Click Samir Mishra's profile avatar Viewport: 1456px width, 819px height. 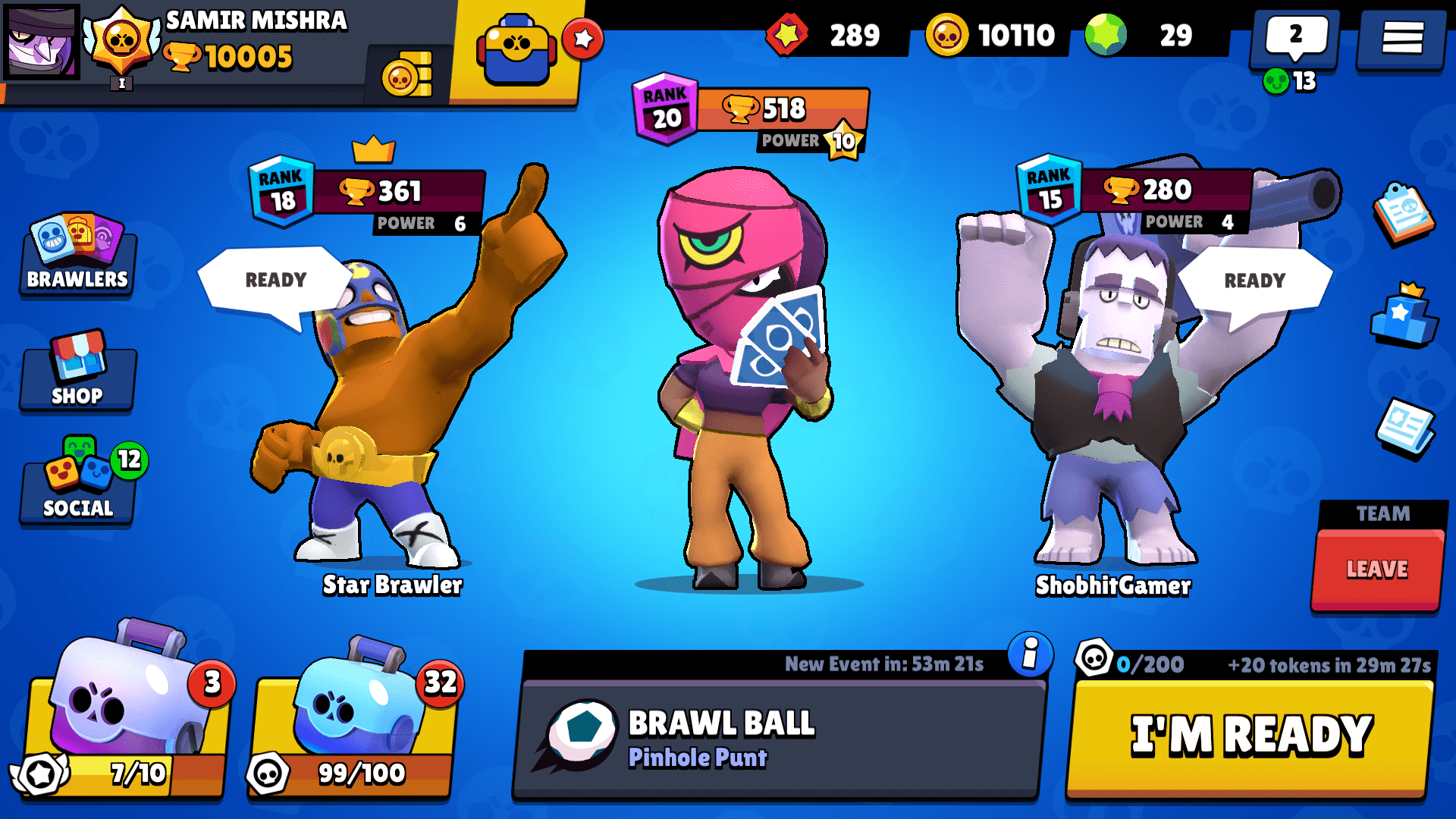pos(42,42)
